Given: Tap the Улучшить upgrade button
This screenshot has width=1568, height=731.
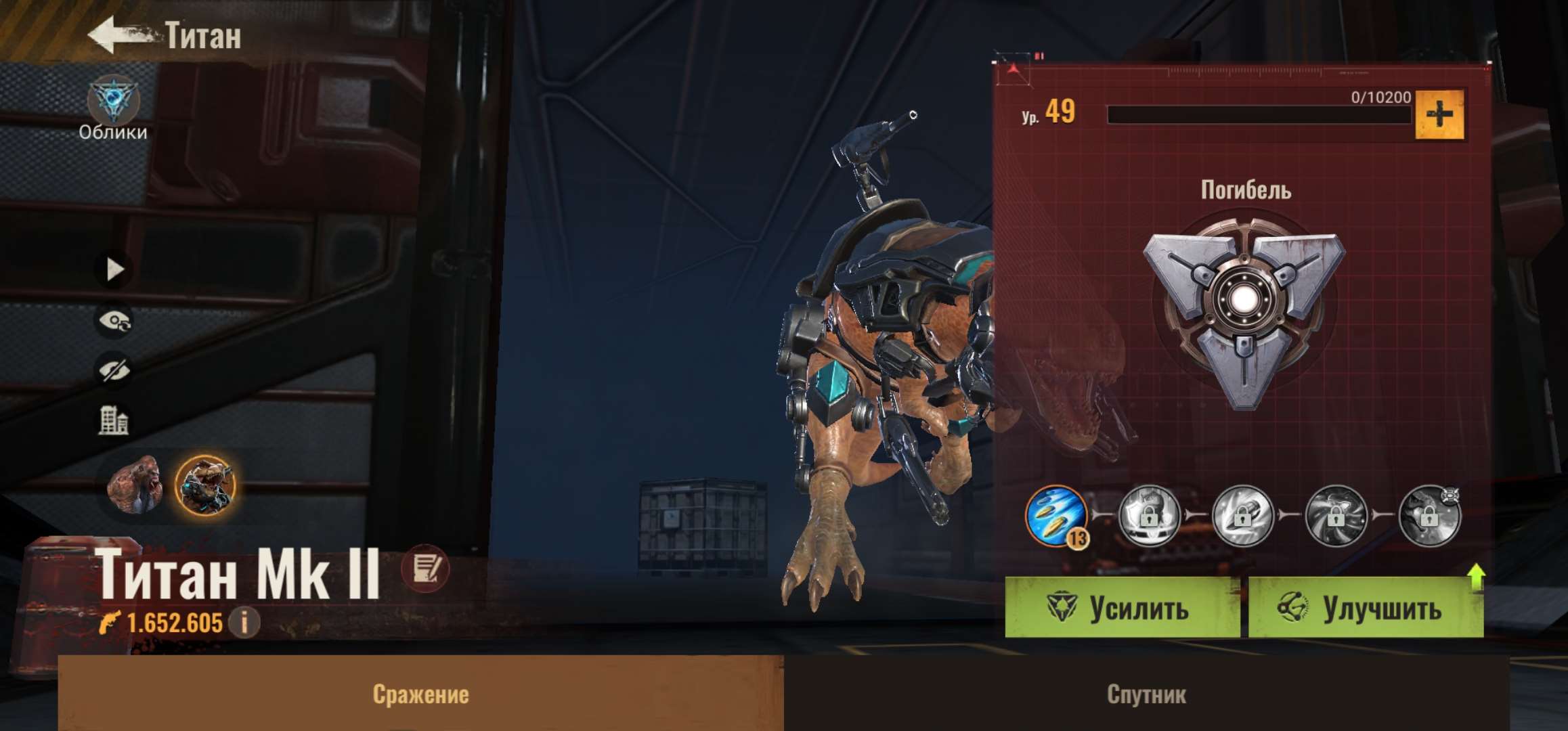Looking at the screenshot, I should click(x=1365, y=608).
